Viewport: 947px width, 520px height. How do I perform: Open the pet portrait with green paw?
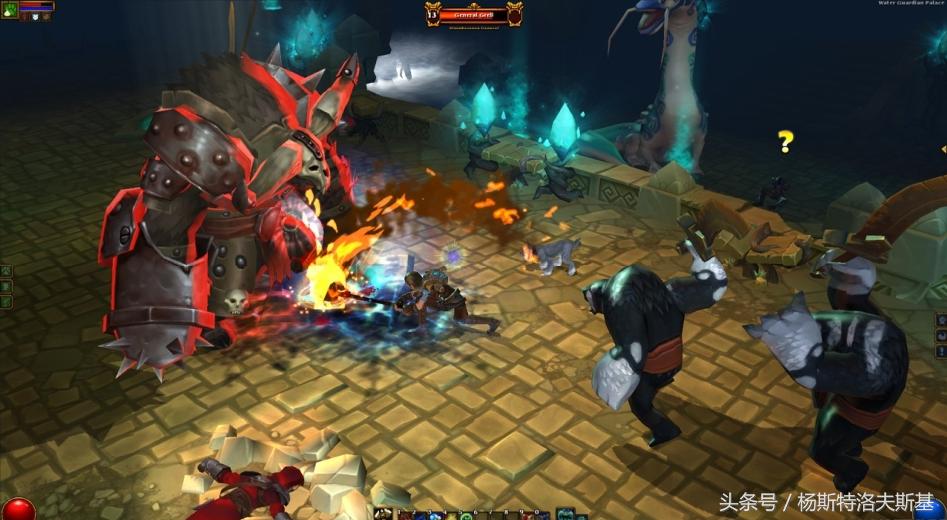pos(9,7)
